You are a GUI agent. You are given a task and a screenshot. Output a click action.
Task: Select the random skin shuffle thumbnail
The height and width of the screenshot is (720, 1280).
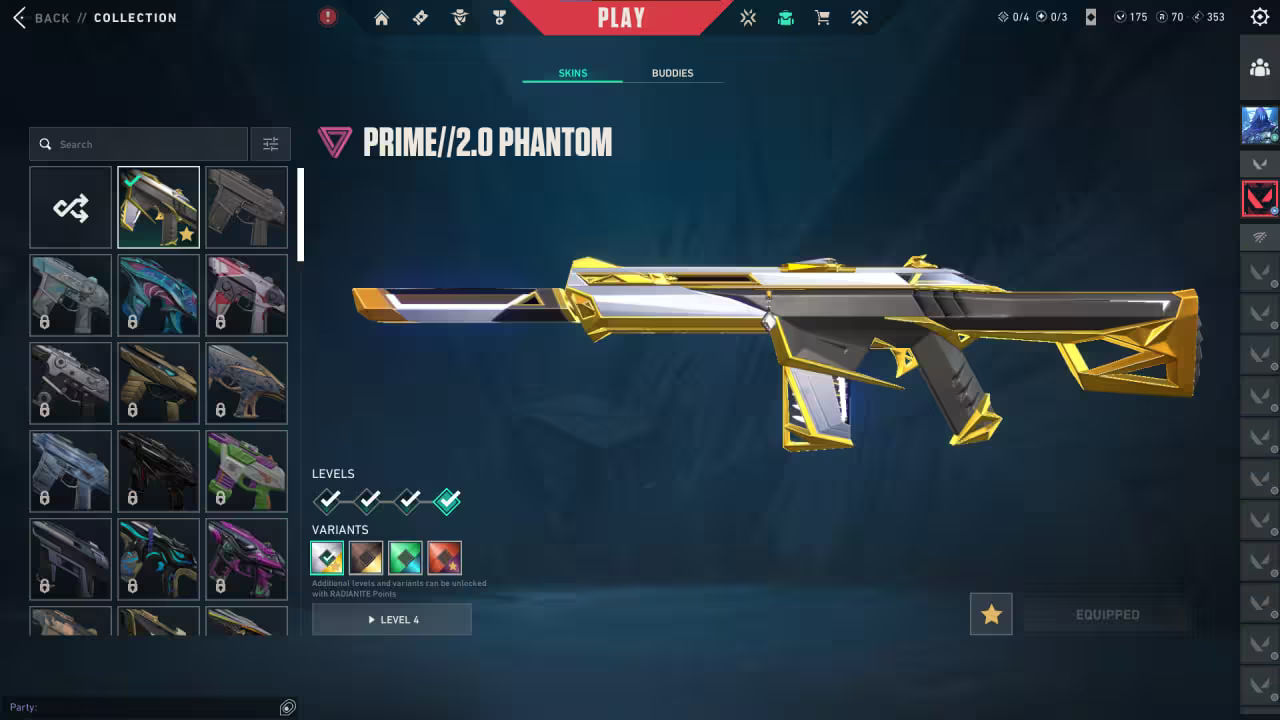pyautogui.click(x=70, y=207)
